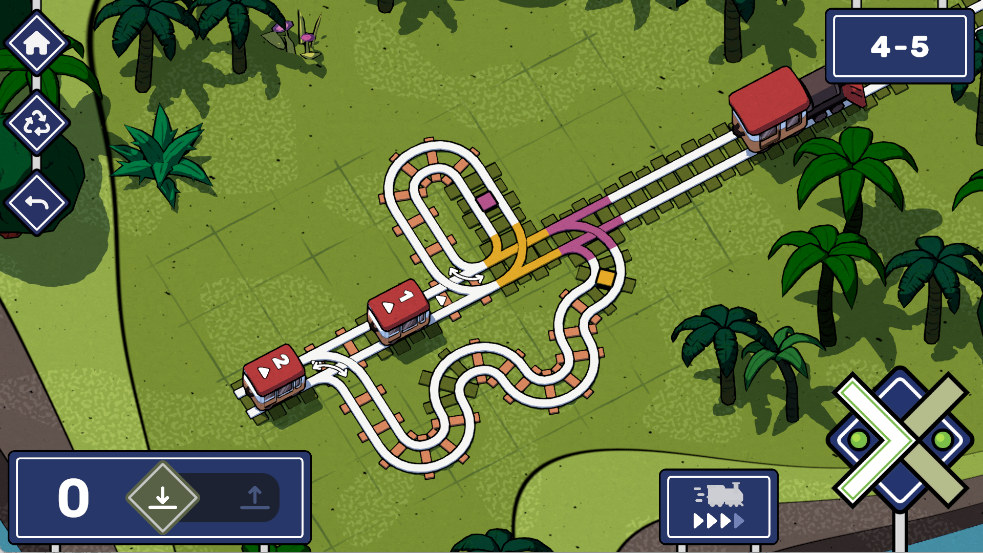This screenshot has width=983, height=553.
Task: Go to the home menu
Action: click(37, 43)
